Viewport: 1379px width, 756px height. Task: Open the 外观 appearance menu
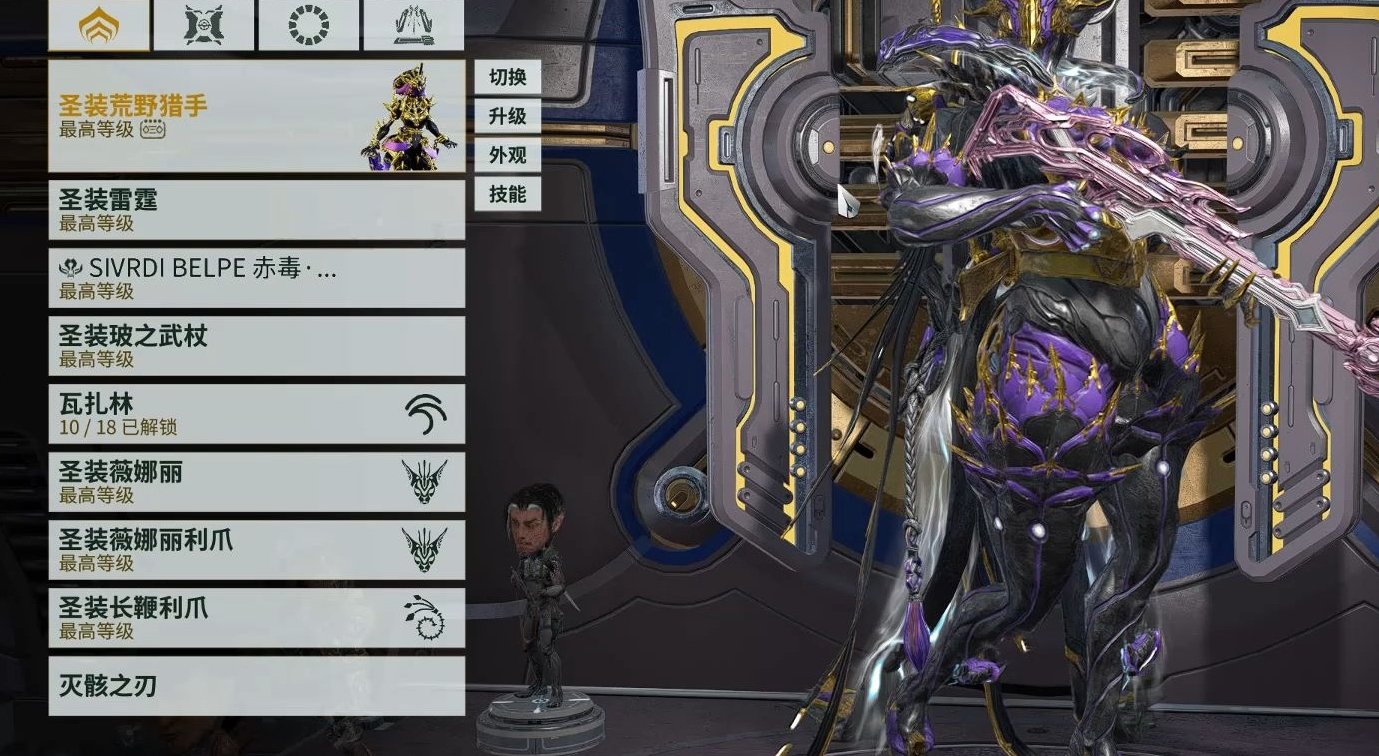point(507,155)
